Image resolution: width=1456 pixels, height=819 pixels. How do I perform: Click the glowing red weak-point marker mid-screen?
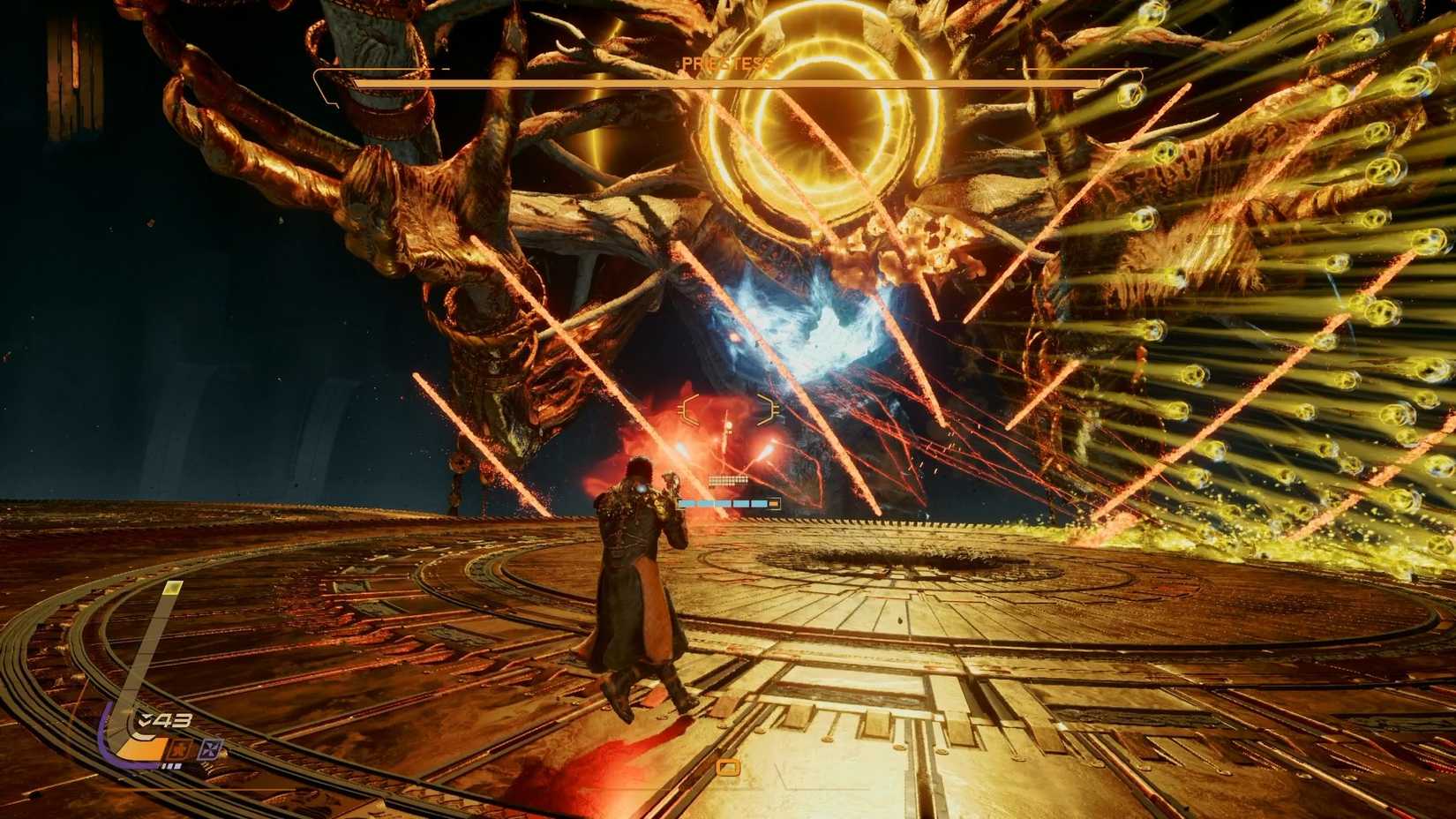[728, 425]
